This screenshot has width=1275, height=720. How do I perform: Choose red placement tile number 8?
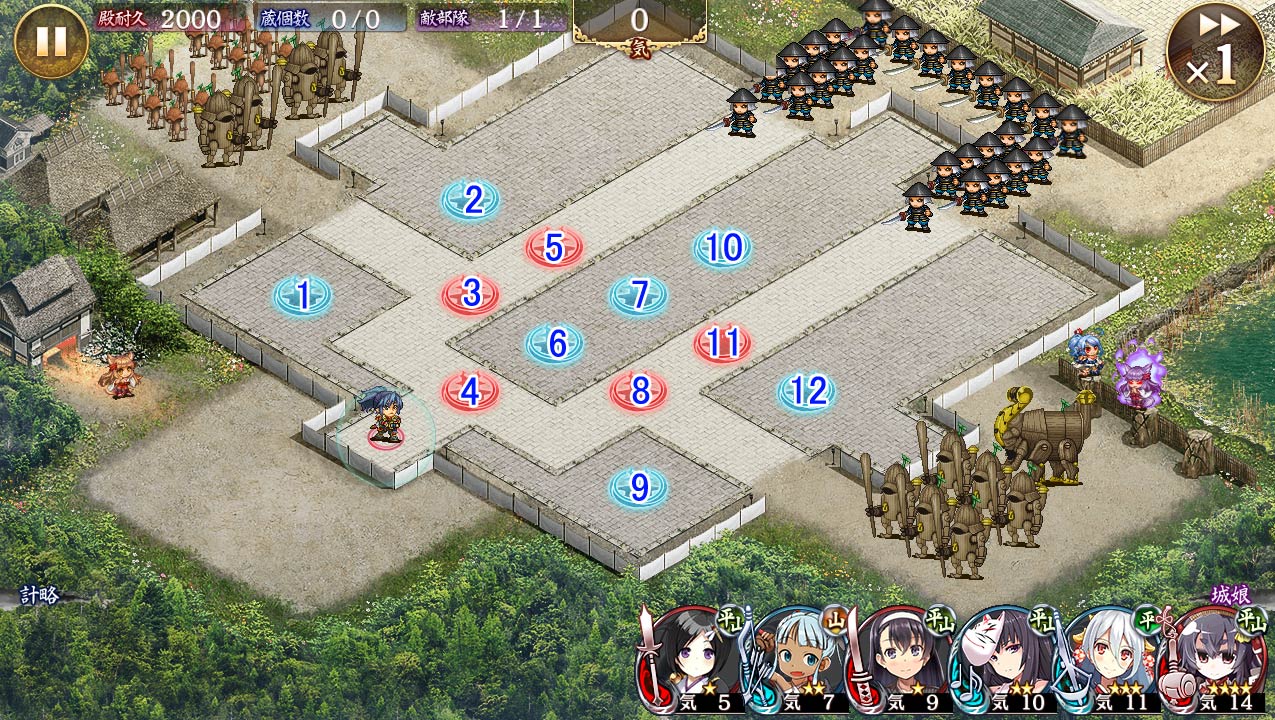(639, 391)
